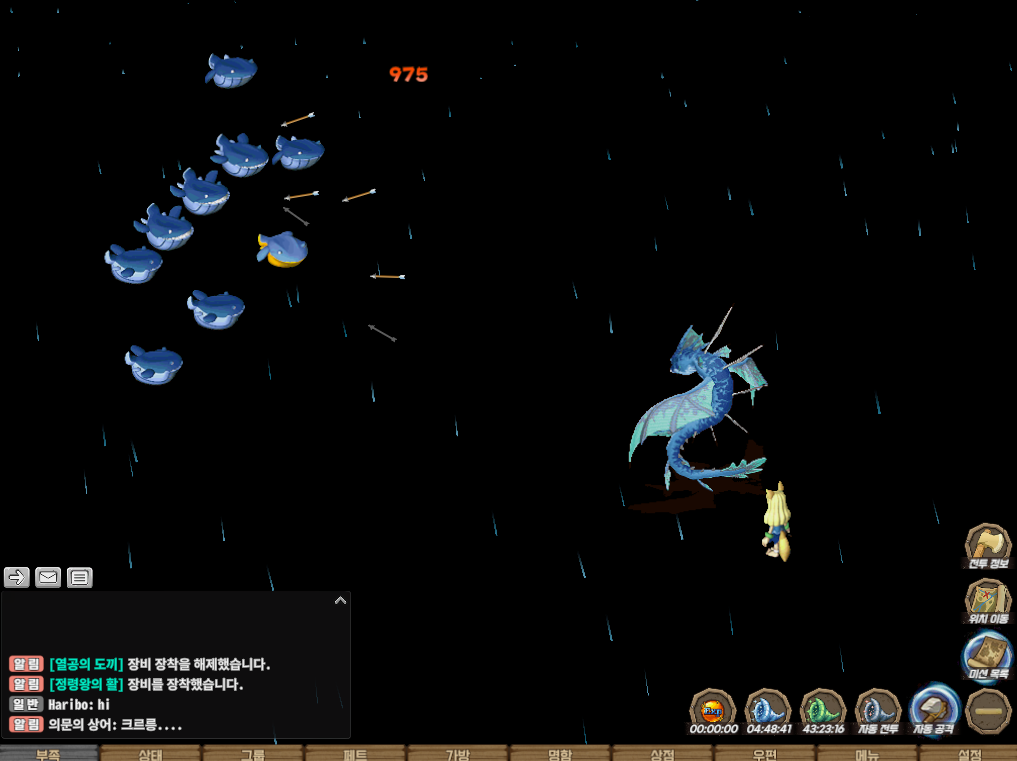Viewport: 1017px width, 761px height.
Task: Click the arrow button above the chat
Action: point(17,577)
